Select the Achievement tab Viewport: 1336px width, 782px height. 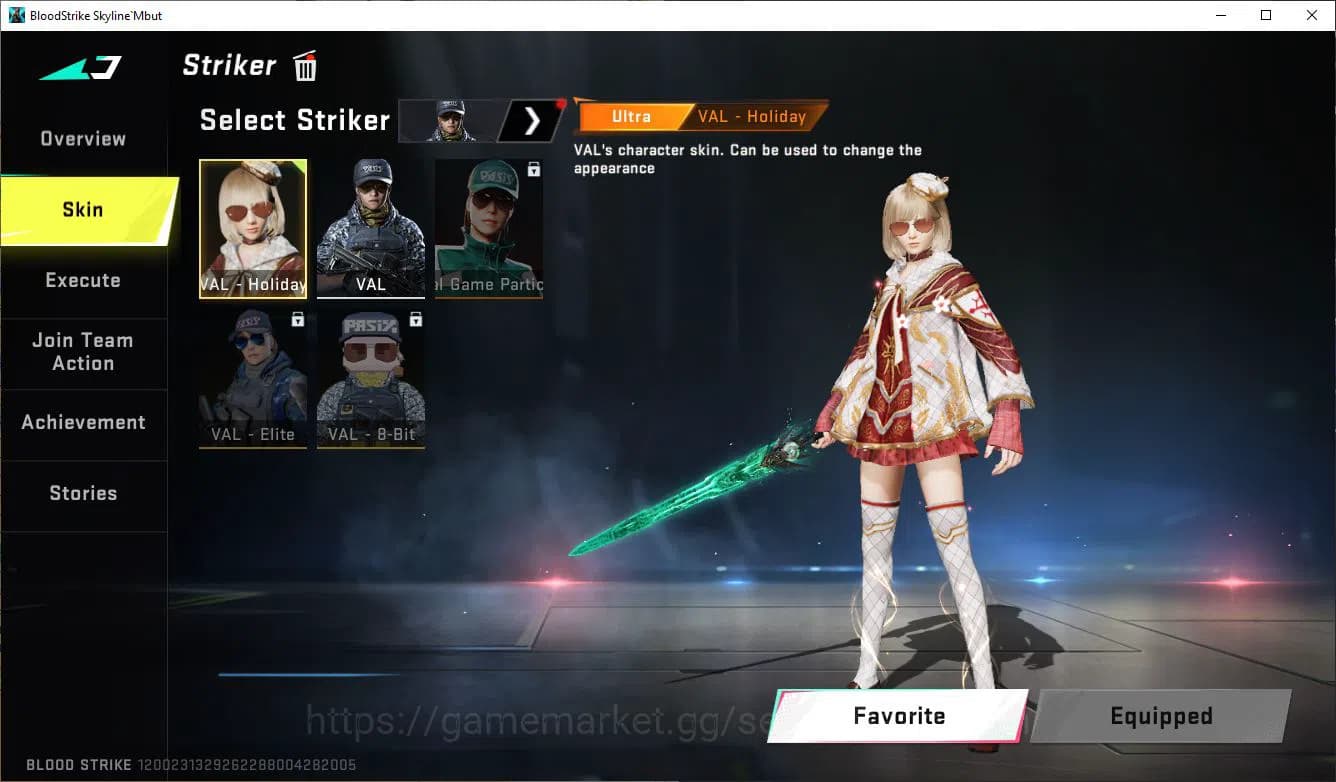point(82,422)
